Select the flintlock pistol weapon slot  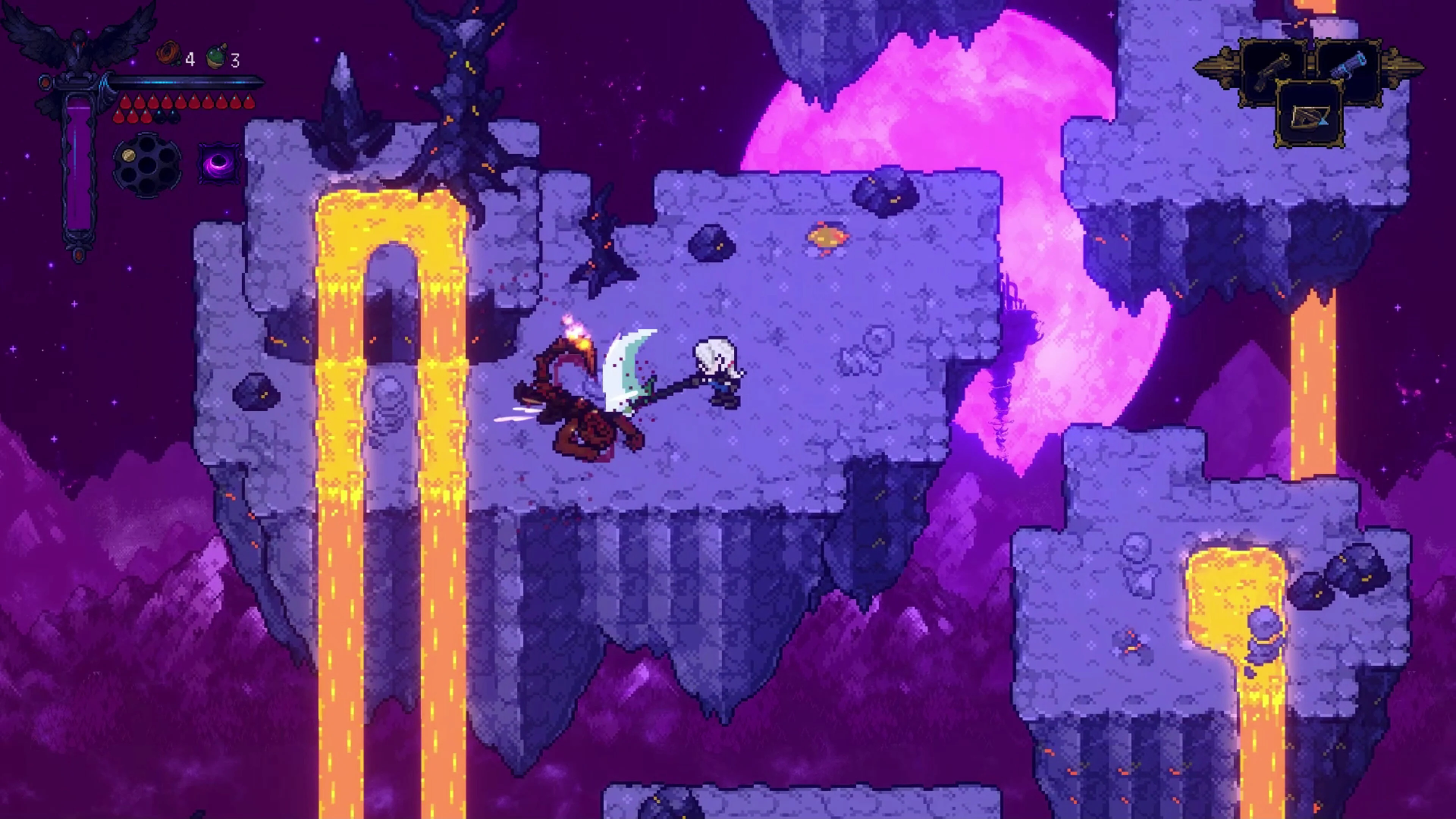[1274, 69]
